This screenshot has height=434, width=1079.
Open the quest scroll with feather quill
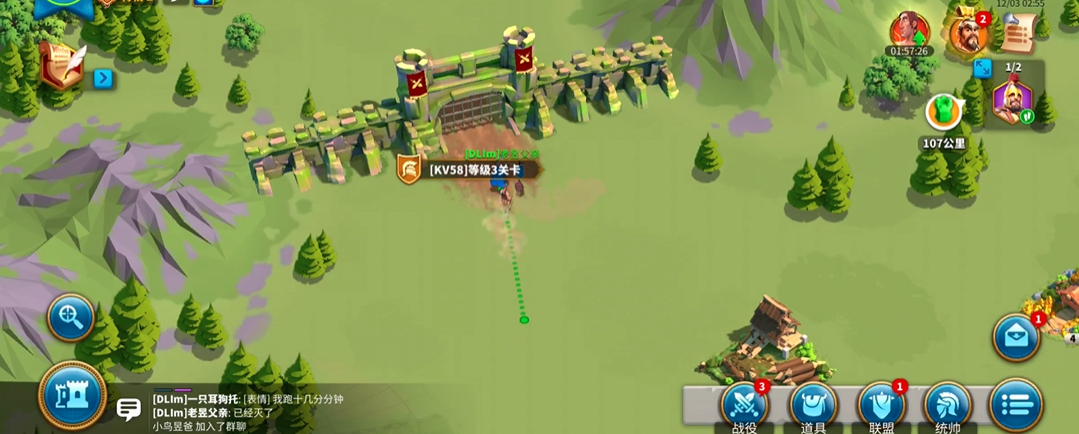(61, 65)
